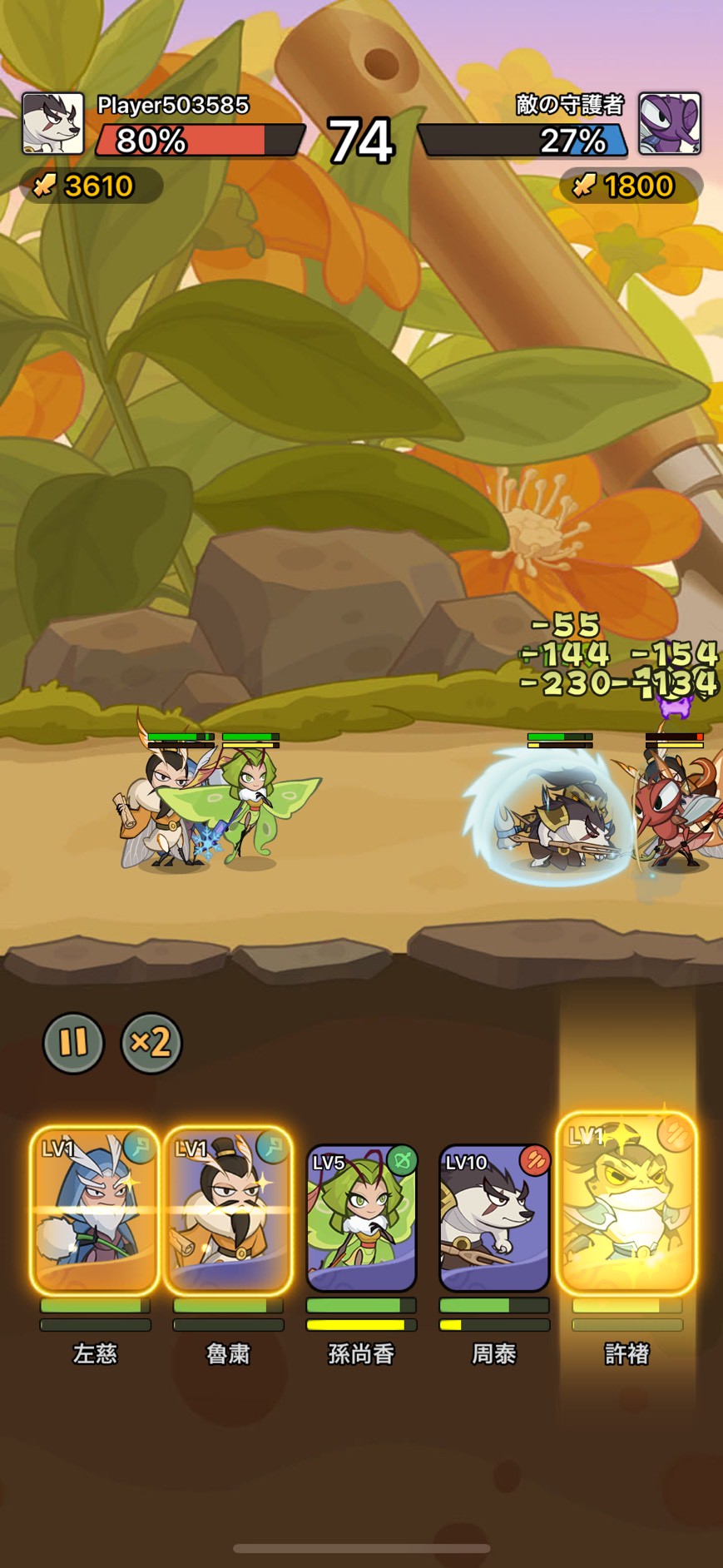Pause the battle
The image size is (723, 1568).
pos(73,1042)
